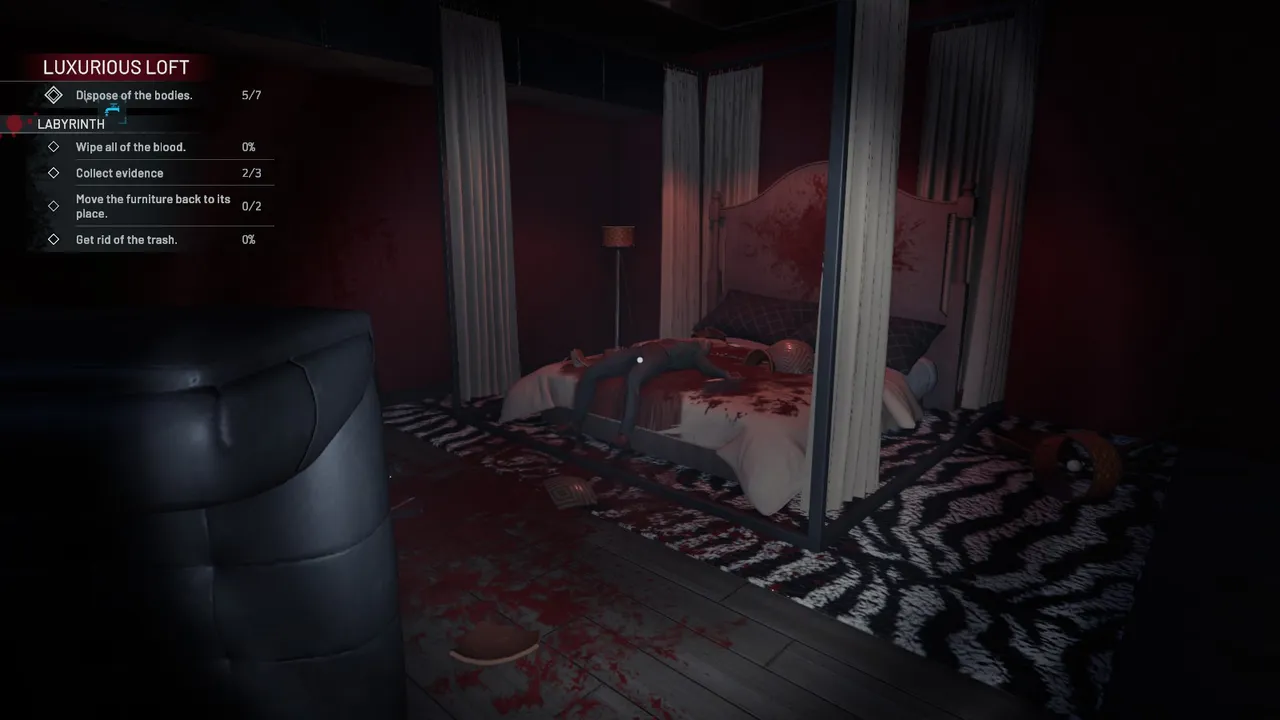Click the Dispose of the bodies objective text
The height and width of the screenshot is (720, 1280).
pyautogui.click(x=133, y=95)
